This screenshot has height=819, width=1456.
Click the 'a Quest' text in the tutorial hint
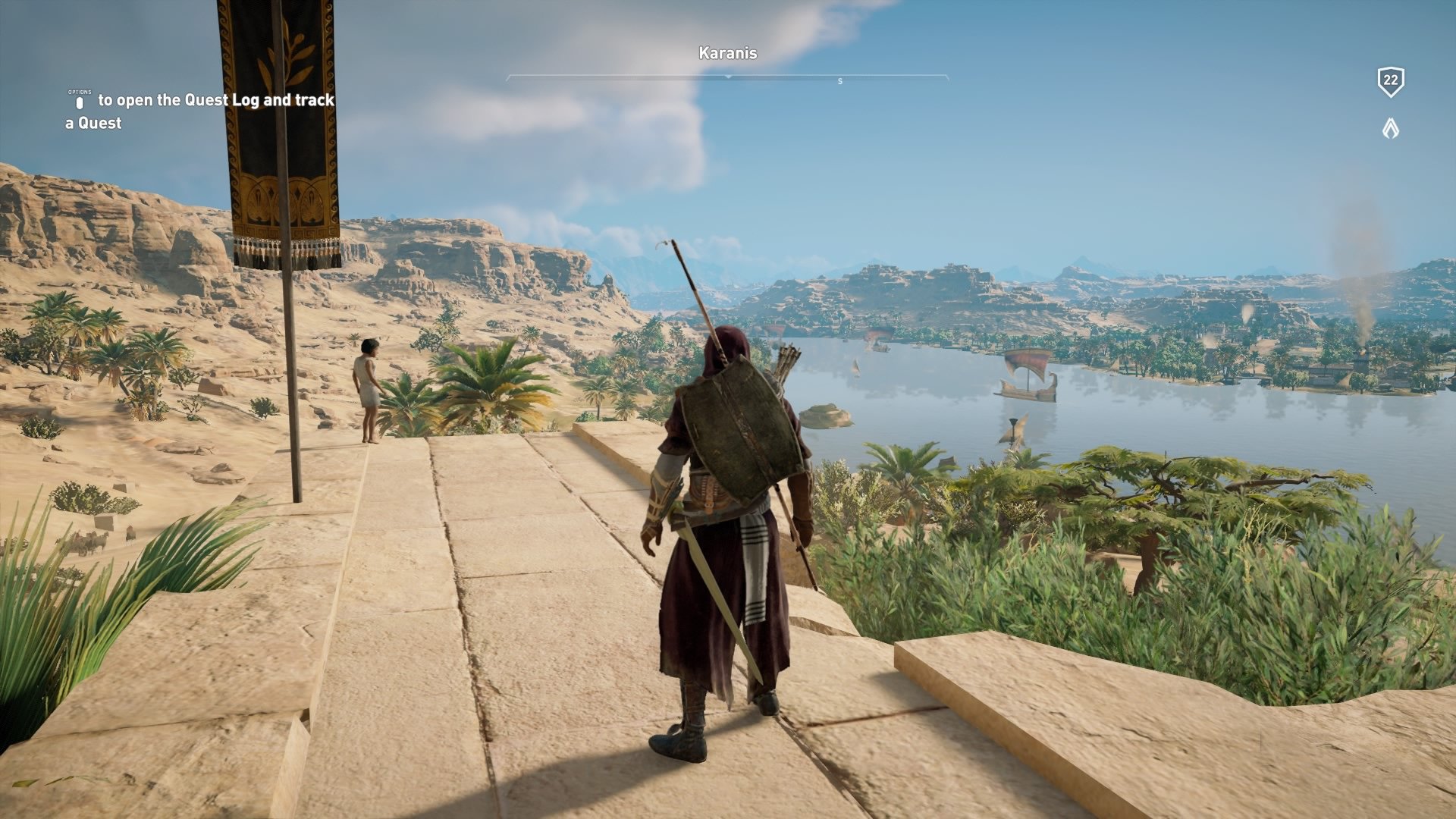click(x=93, y=123)
